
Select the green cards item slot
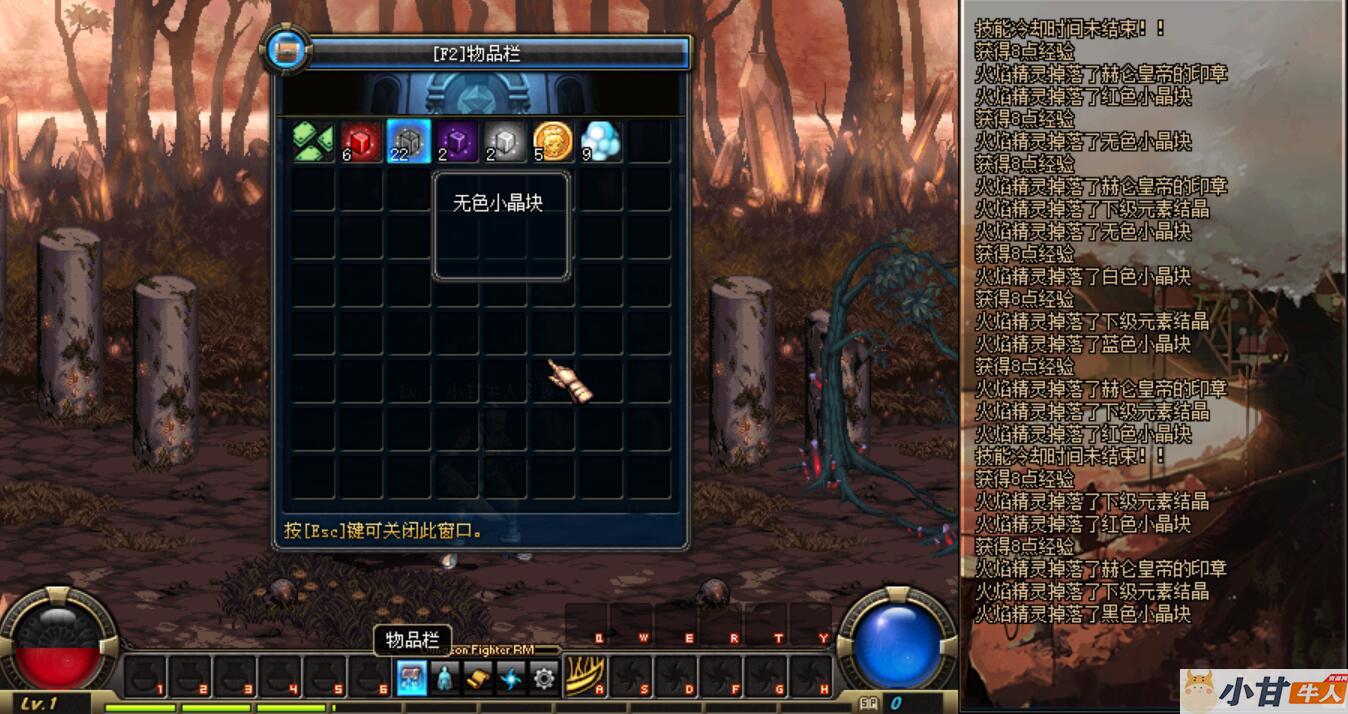(x=313, y=141)
